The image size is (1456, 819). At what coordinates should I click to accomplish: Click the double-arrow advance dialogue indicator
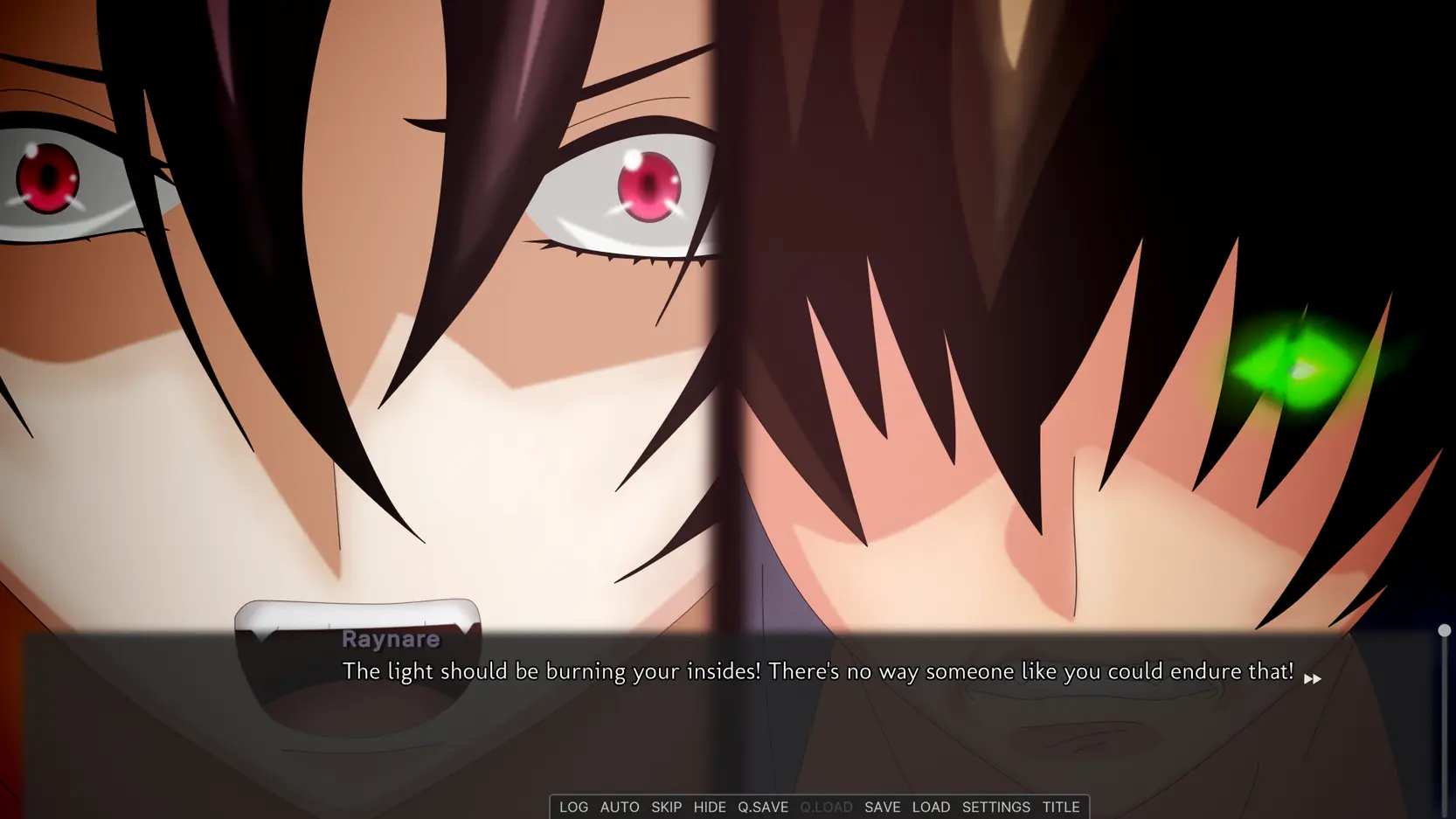click(x=1313, y=679)
